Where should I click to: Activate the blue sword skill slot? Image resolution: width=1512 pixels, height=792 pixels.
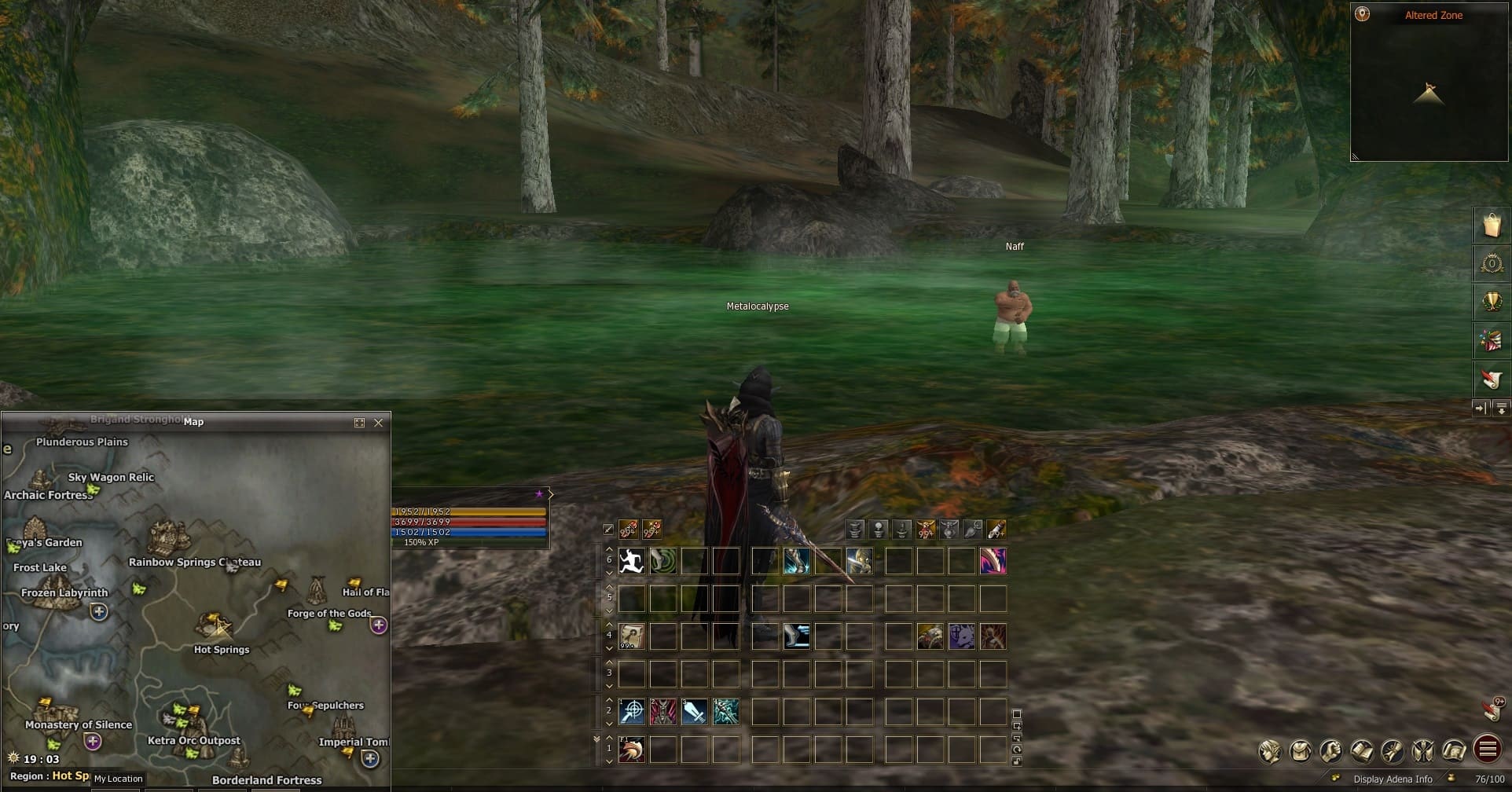tap(695, 712)
